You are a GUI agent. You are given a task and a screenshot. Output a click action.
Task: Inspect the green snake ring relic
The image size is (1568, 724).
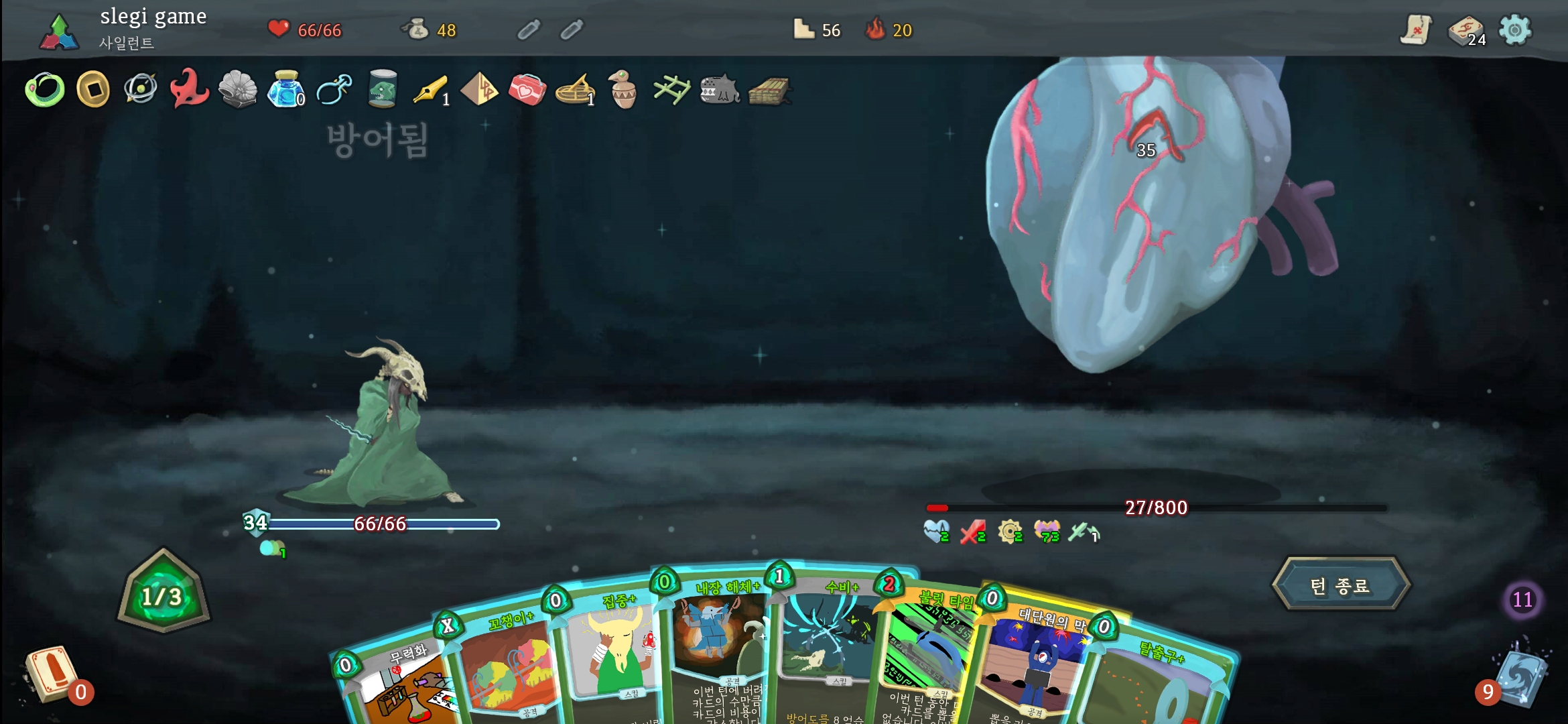(x=45, y=90)
